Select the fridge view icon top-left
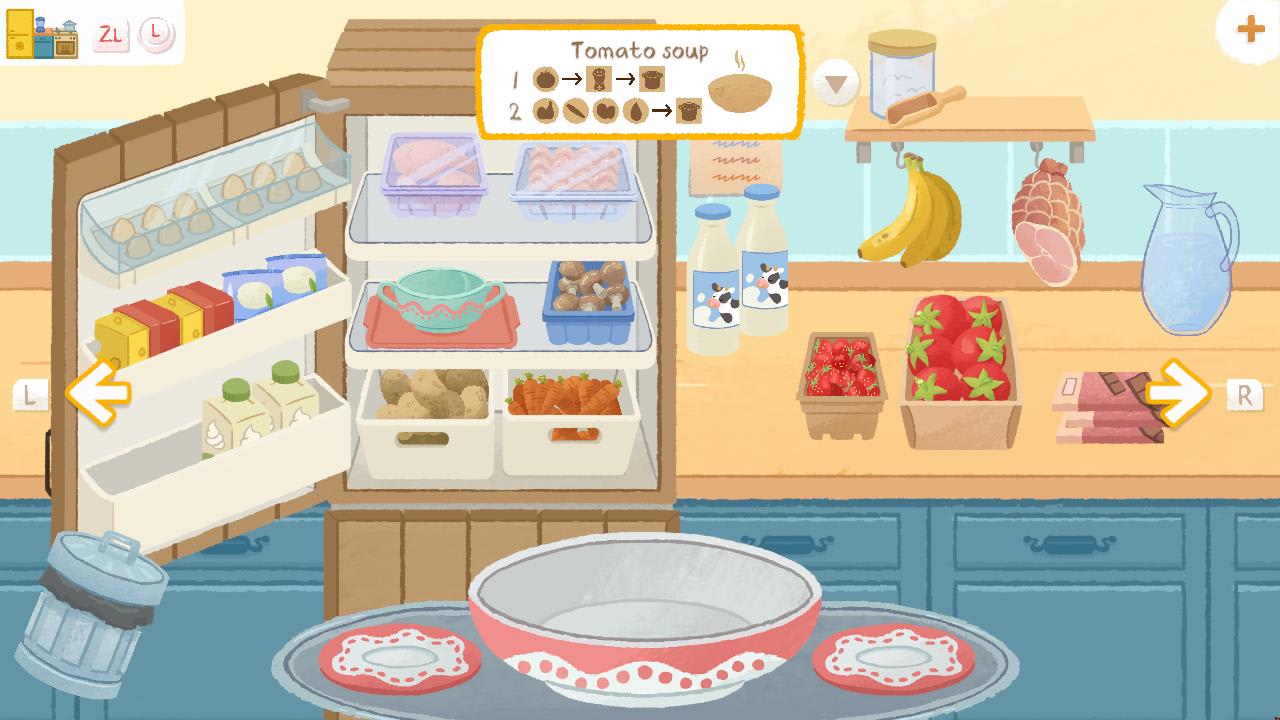The height and width of the screenshot is (720, 1280). pos(20,32)
